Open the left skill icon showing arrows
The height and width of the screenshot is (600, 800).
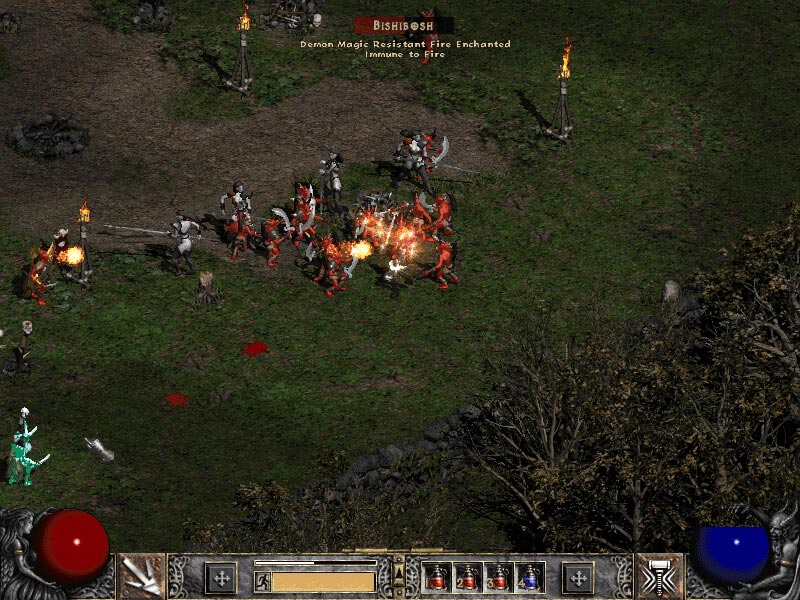pyautogui.click(x=142, y=576)
